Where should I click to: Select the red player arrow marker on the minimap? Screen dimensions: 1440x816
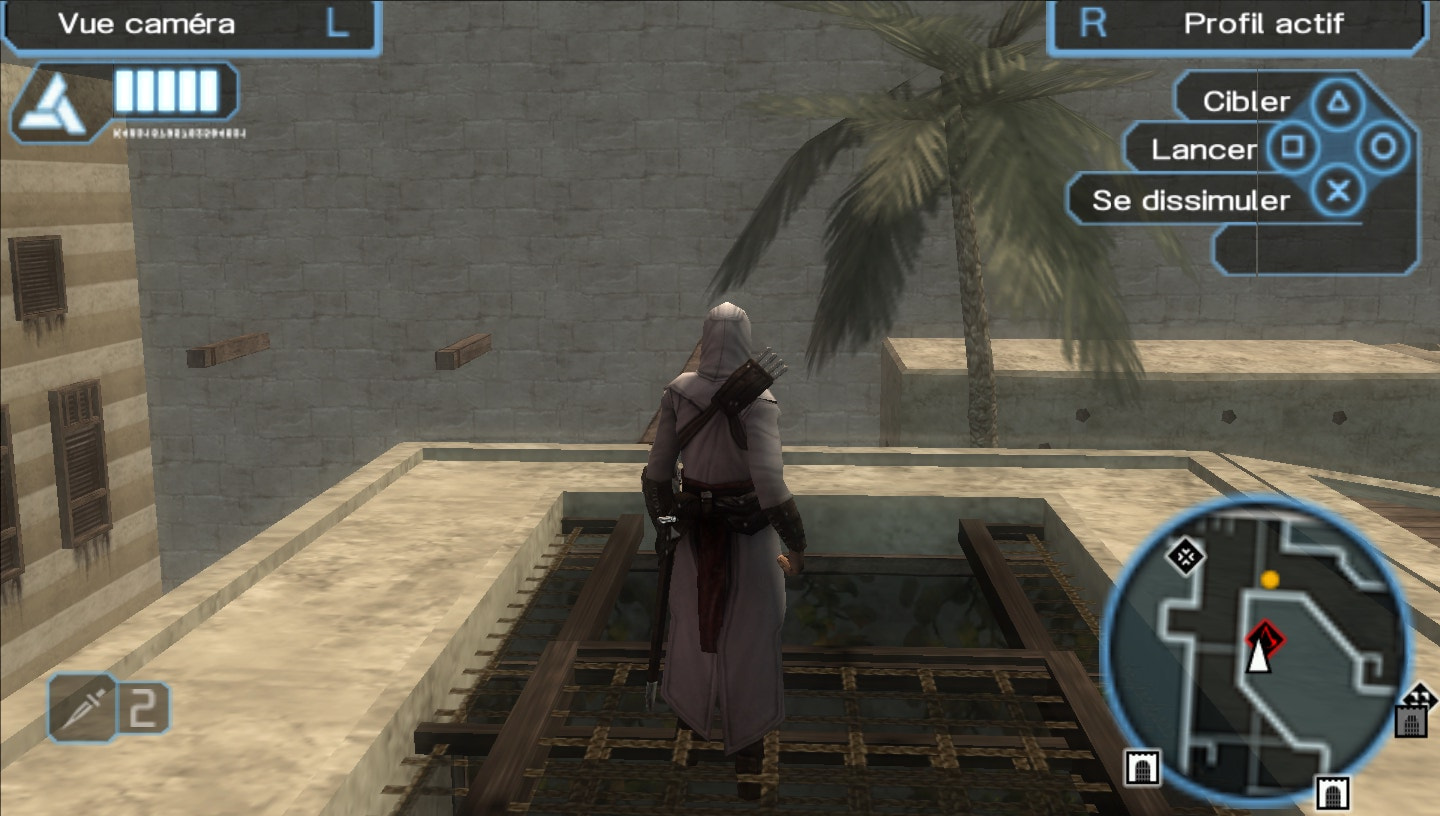tap(1265, 648)
